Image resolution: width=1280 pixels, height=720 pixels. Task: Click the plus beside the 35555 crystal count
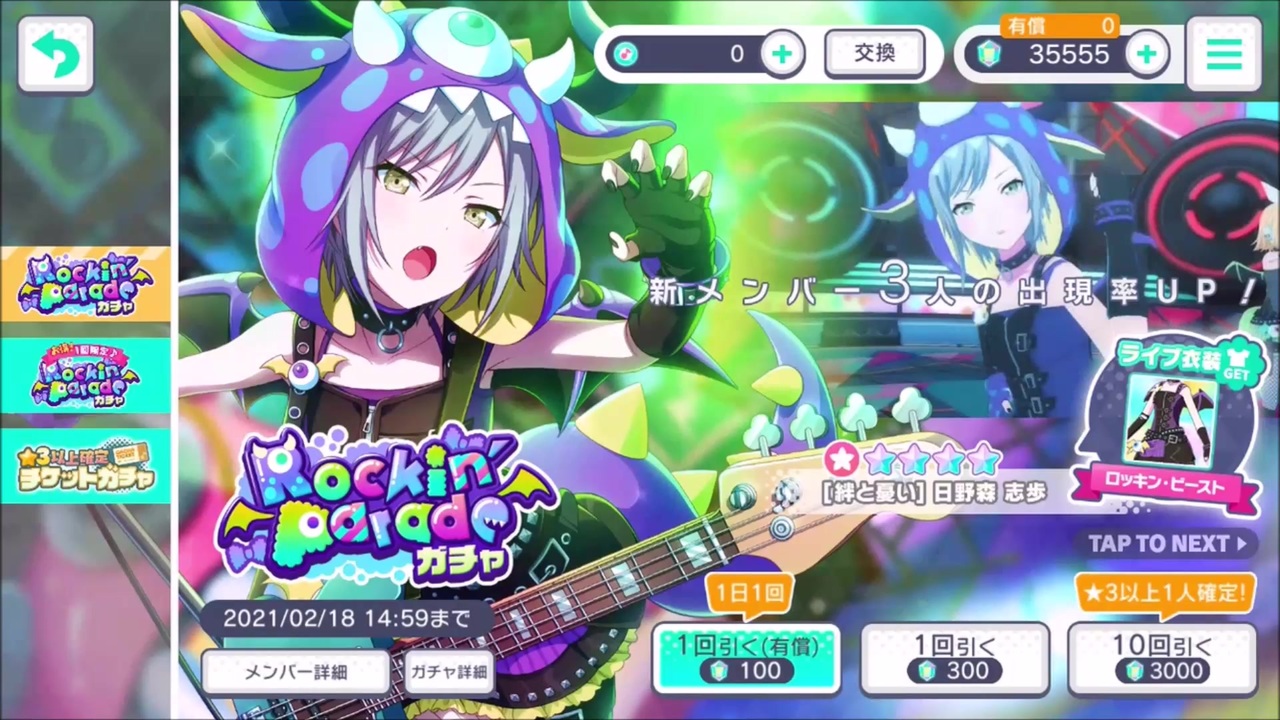pos(1145,54)
